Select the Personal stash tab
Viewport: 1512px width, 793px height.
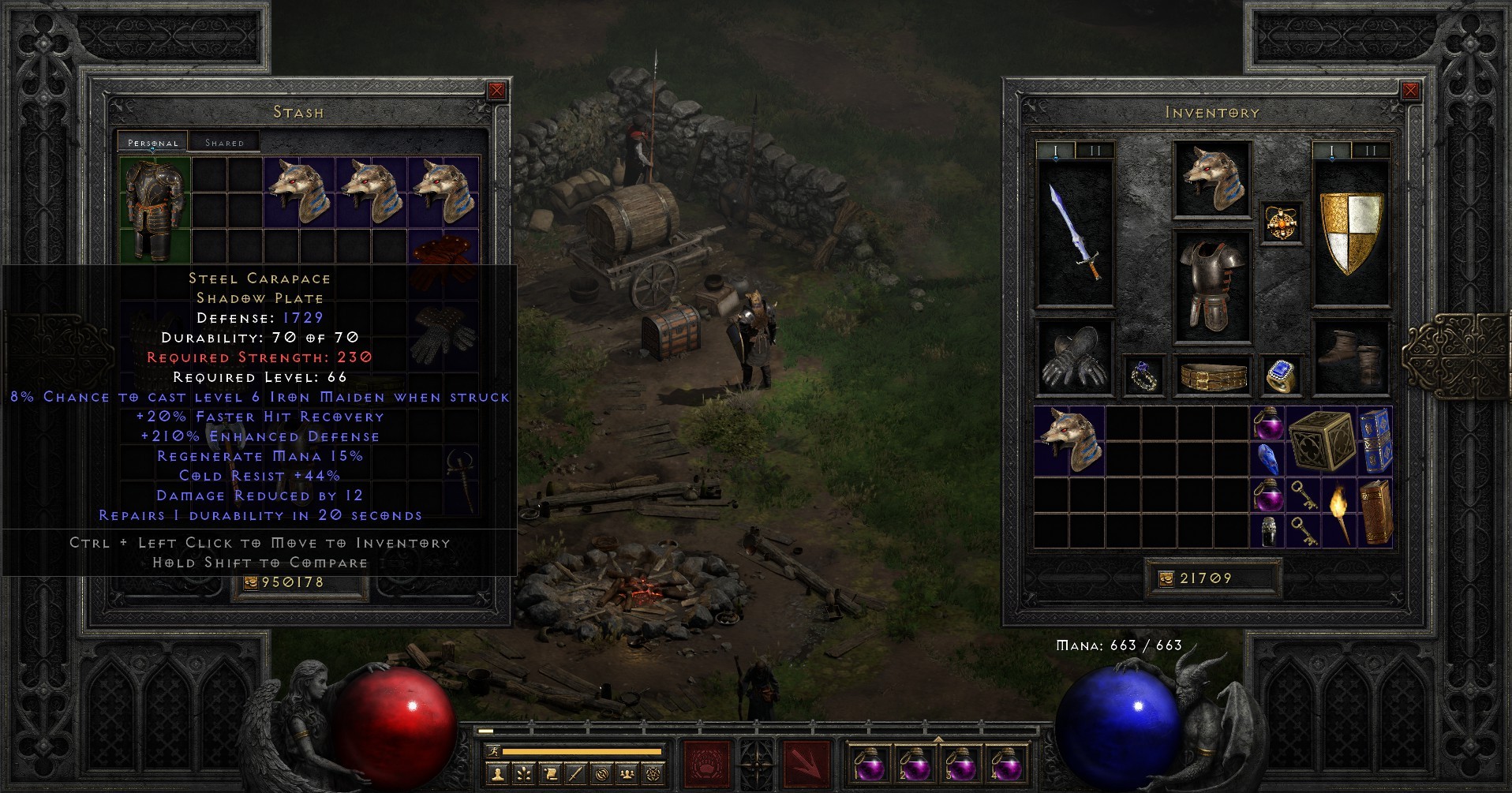coord(153,143)
